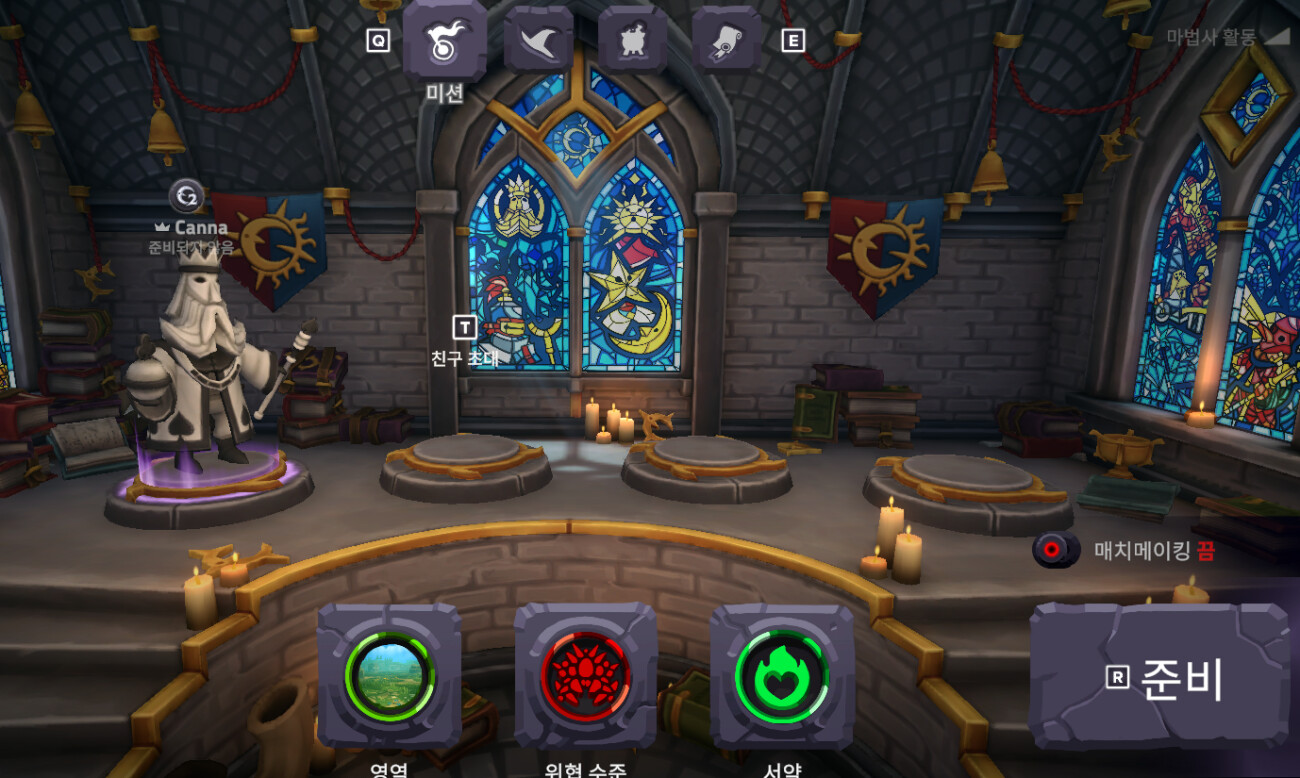This screenshot has width=1300, height=778.
Task: Switch to the scroll tab
Action: (727, 40)
